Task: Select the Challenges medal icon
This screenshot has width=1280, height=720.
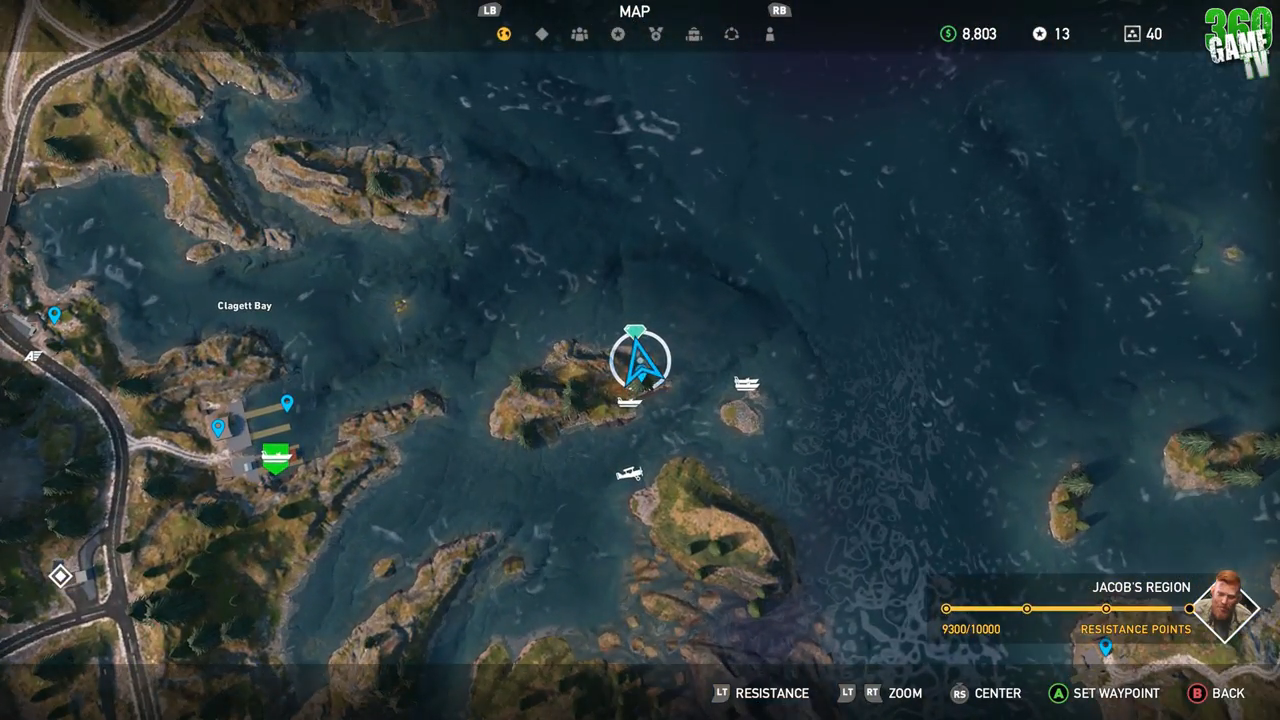Action: pyautogui.click(x=655, y=33)
